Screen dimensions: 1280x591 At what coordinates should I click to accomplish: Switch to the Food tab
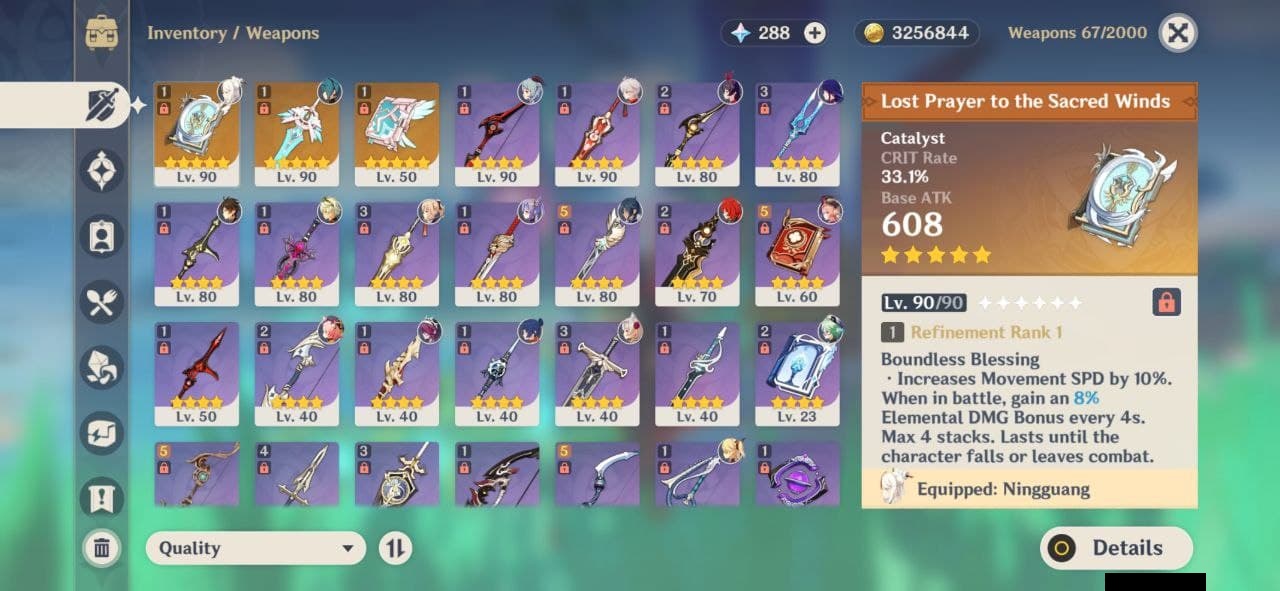click(102, 302)
